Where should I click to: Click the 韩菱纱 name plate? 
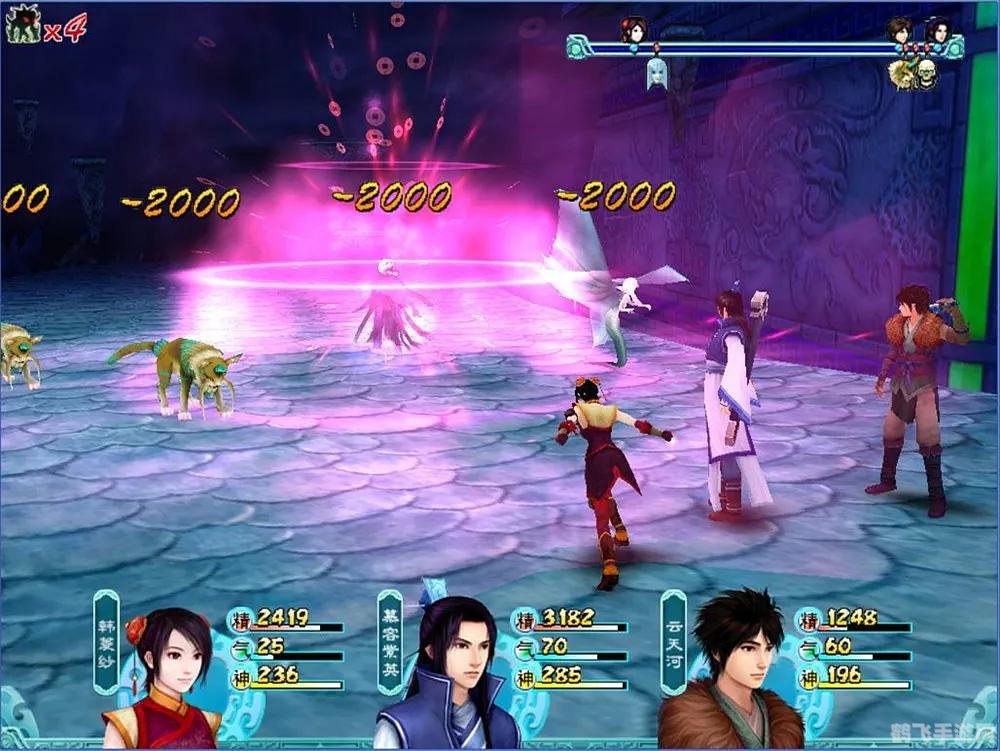tap(107, 643)
